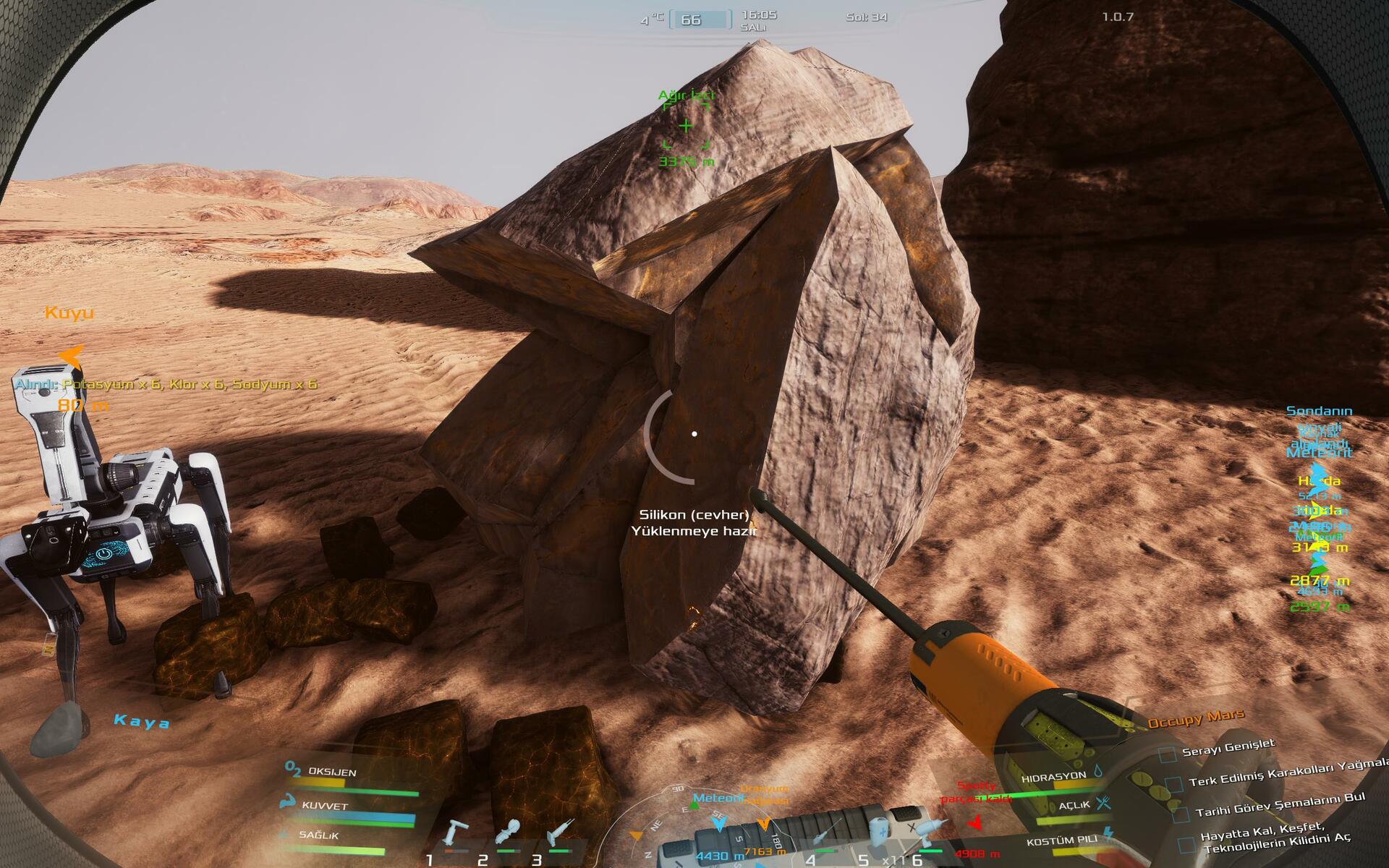Viewport: 1389px width, 868px height.
Task: Tick the 'Terk Edilmiş Karakolları Yağmala' checkbox
Action: click(1175, 784)
